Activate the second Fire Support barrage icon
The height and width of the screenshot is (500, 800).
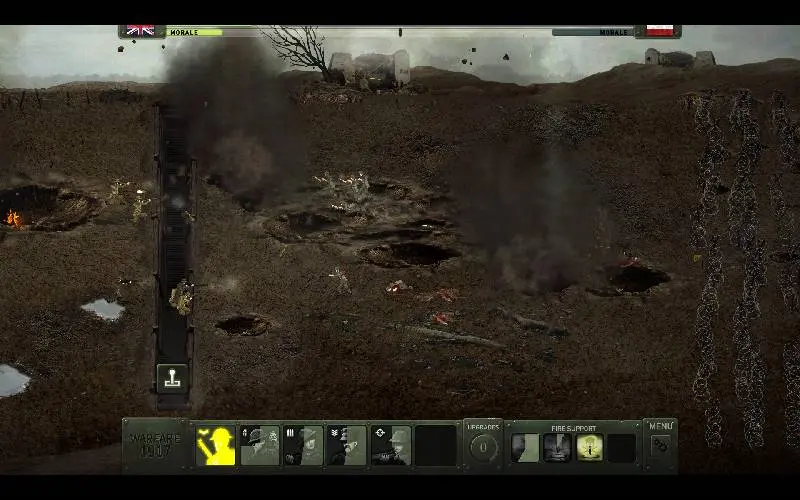click(557, 448)
